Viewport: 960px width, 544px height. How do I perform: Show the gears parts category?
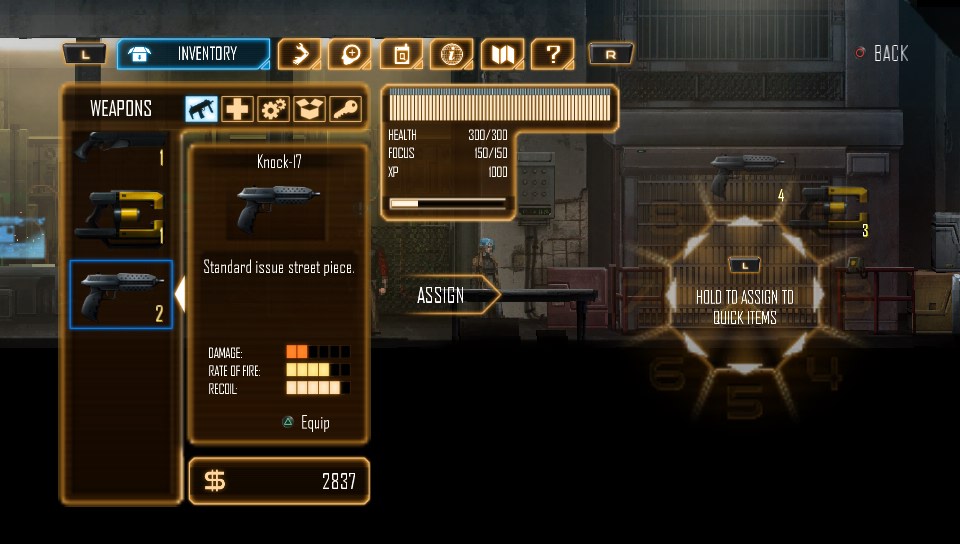point(273,109)
